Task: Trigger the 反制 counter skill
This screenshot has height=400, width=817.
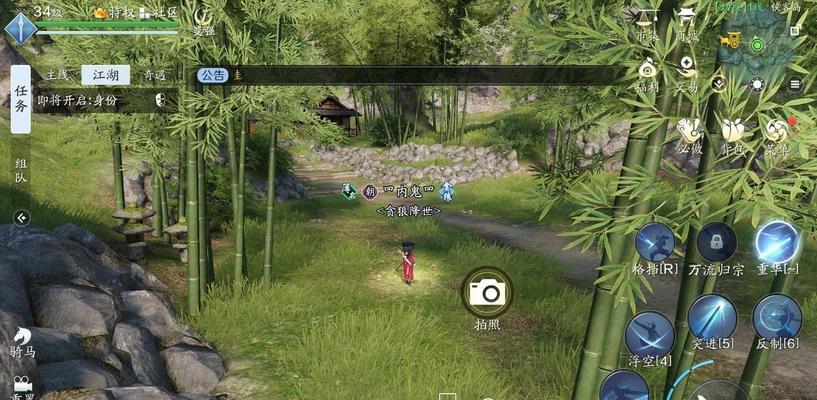Action: click(x=777, y=320)
